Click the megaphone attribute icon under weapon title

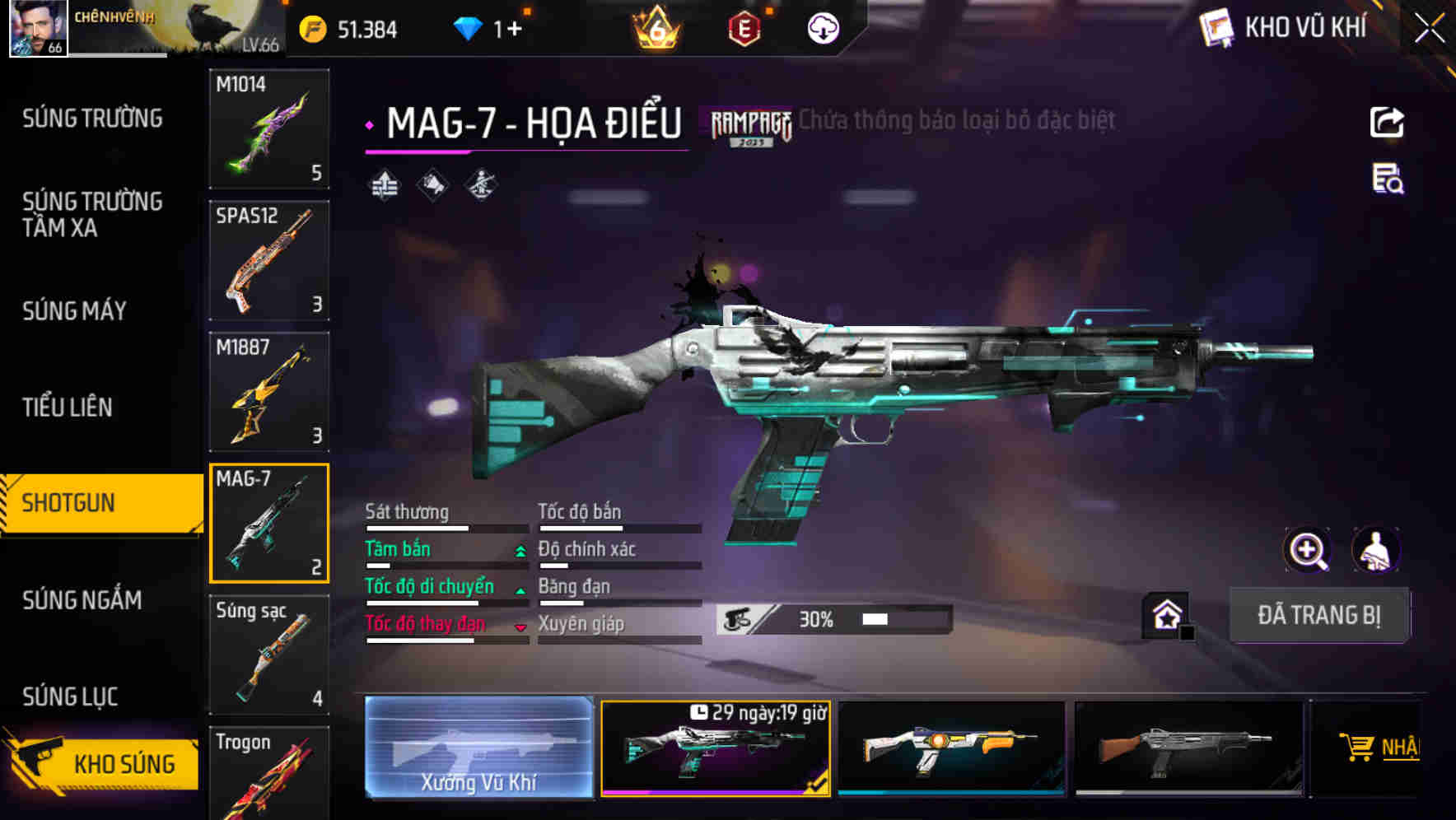432,184
